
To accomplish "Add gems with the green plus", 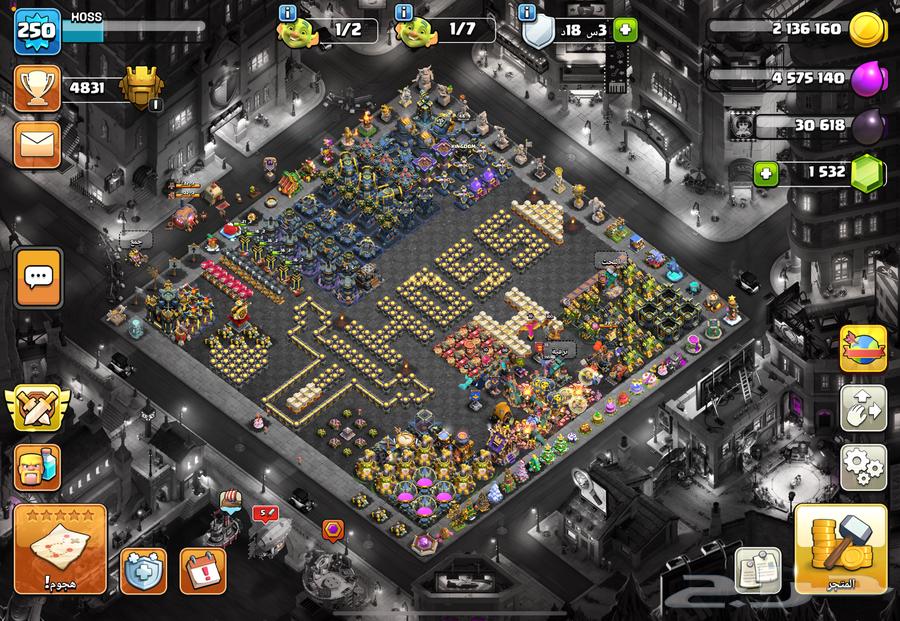I will click(x=767, y=172).
